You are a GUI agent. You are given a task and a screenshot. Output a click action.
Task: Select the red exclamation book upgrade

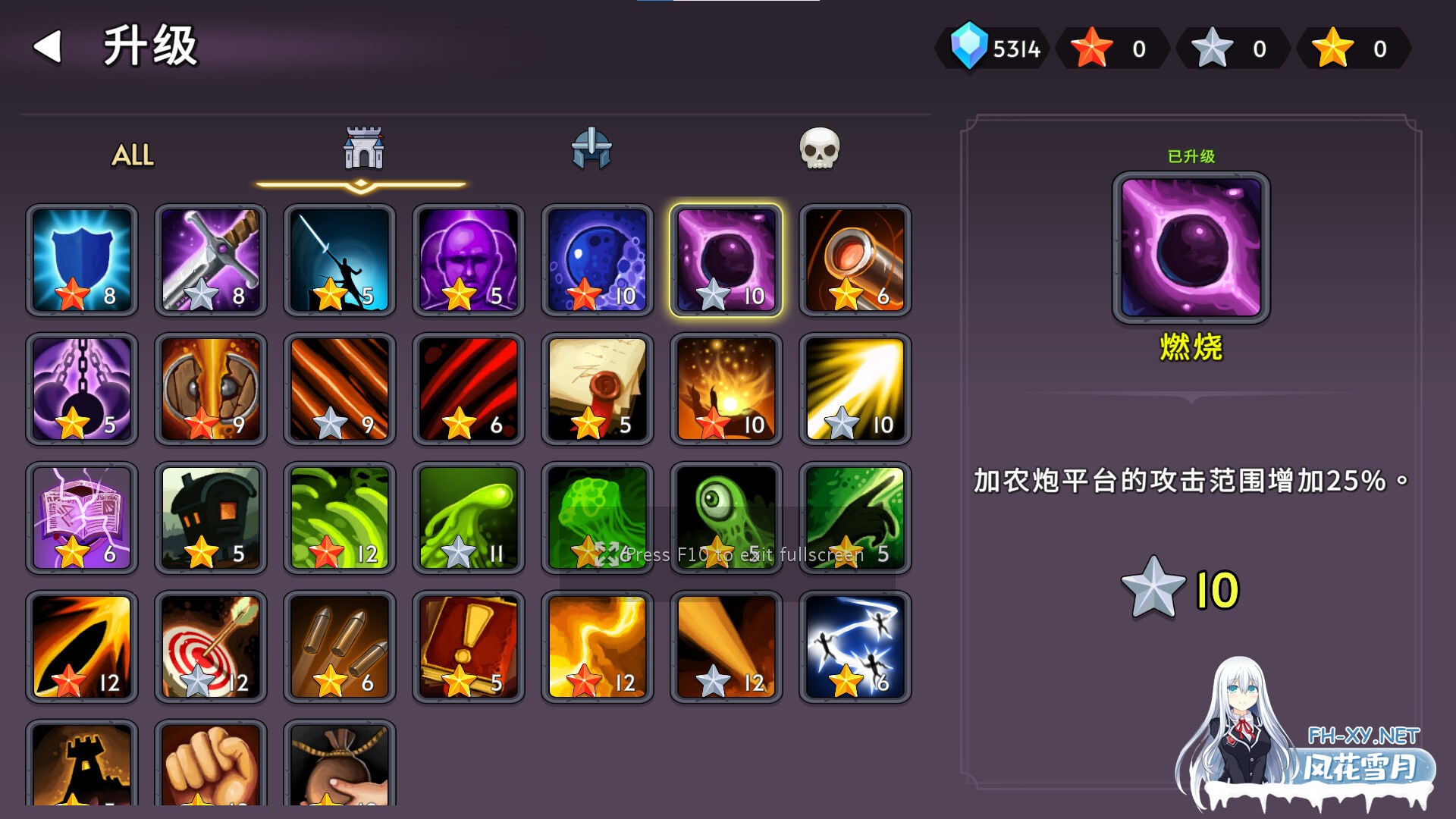point(468,647)
